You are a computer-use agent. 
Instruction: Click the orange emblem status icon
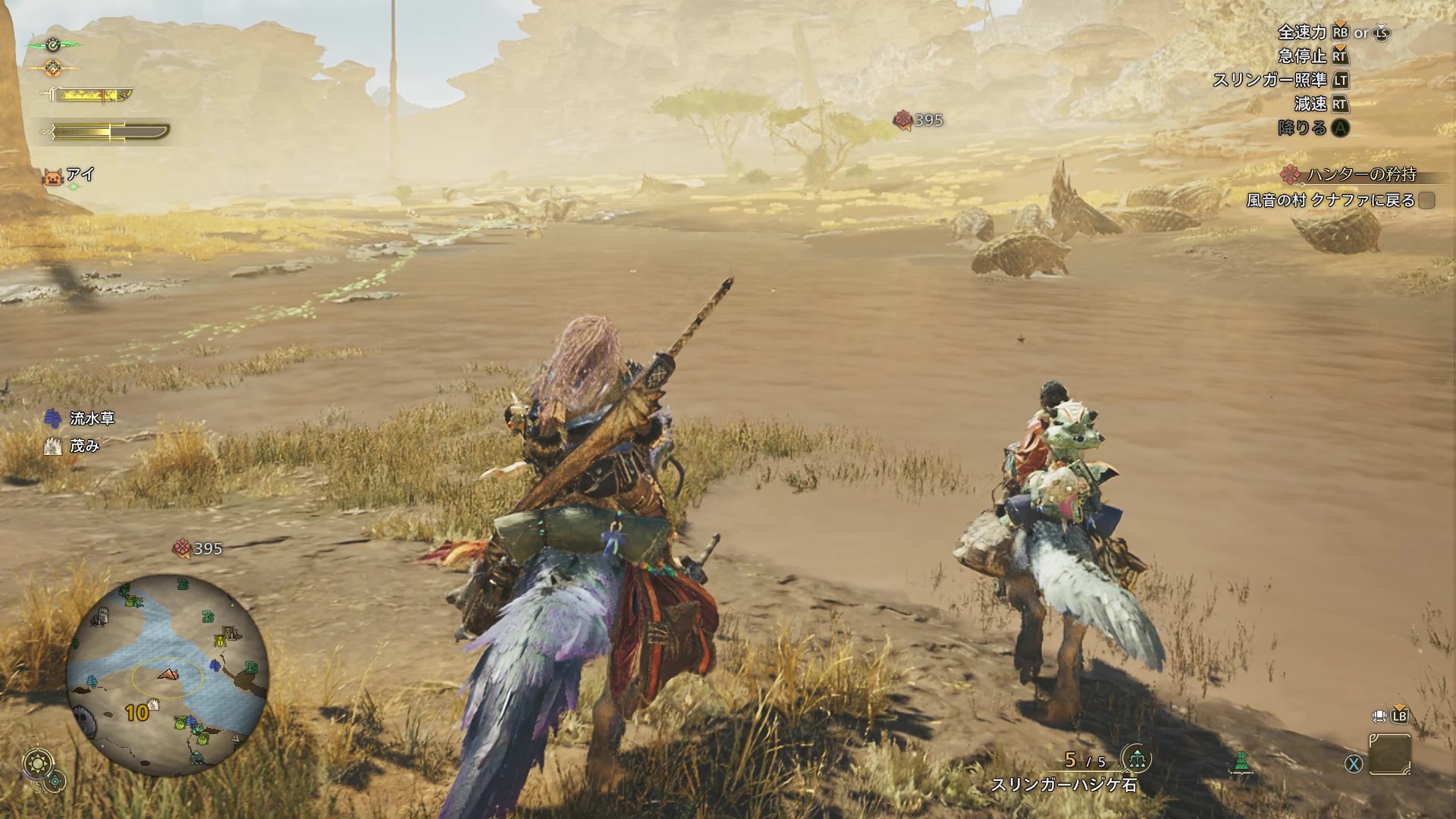click(53, 68)
